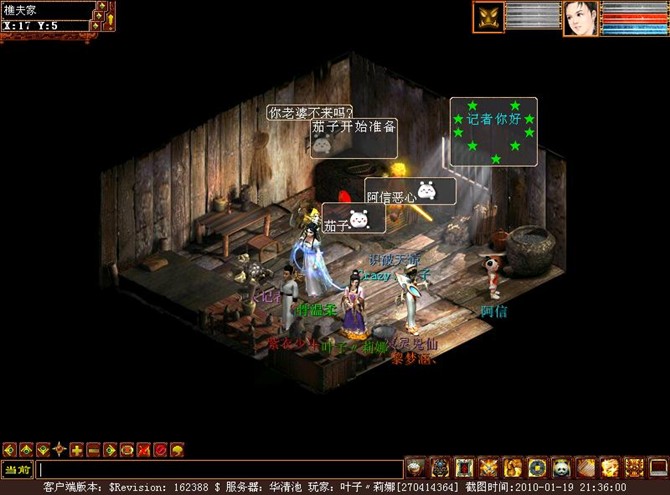
Task: Click the yellow plus chat button
Action: coord(76,449)
